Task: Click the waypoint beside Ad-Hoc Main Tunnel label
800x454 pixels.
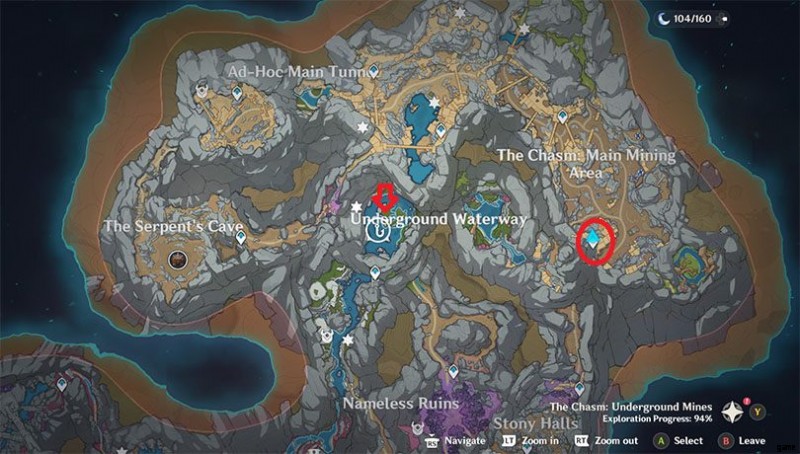Action: (x=373, y=72)
